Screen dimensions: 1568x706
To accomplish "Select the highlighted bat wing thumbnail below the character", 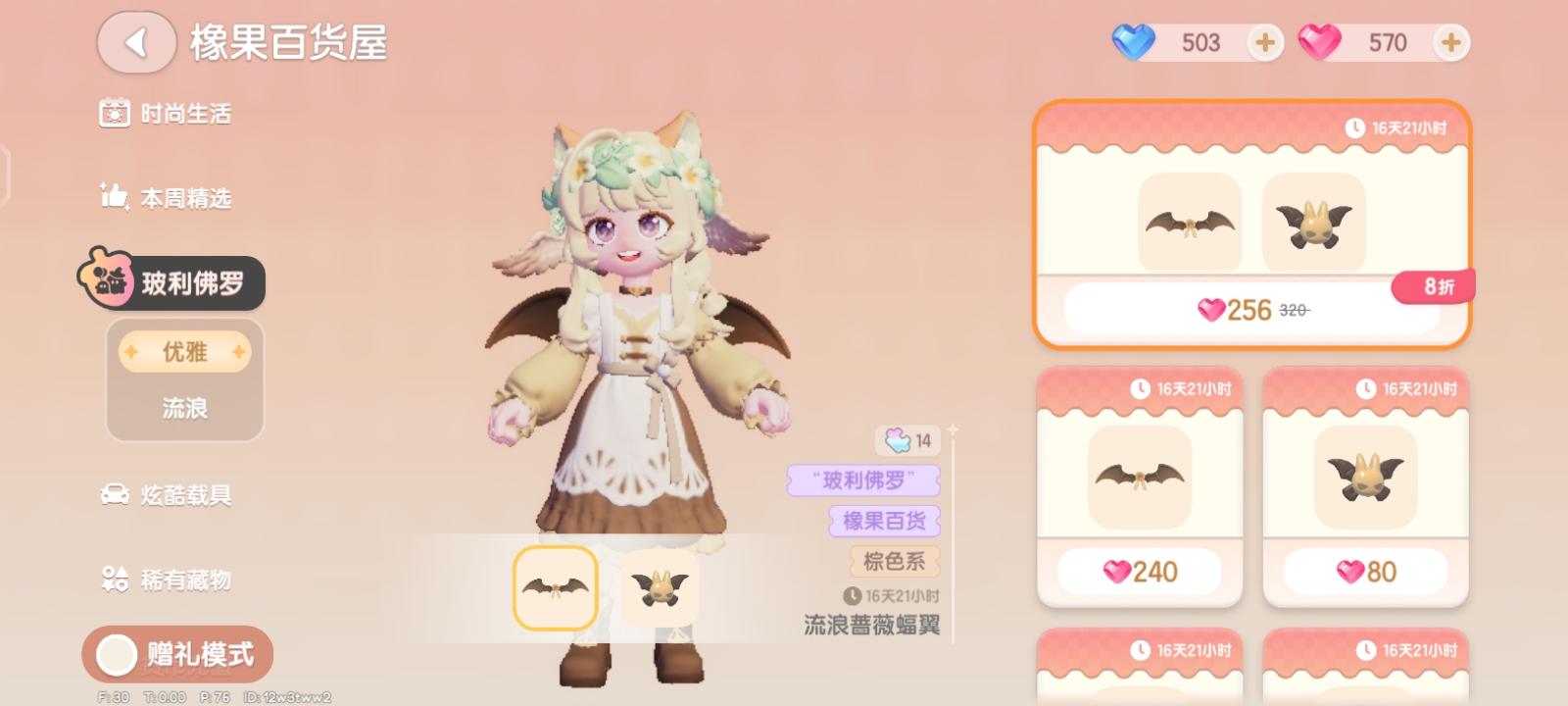I will [554, 589].
